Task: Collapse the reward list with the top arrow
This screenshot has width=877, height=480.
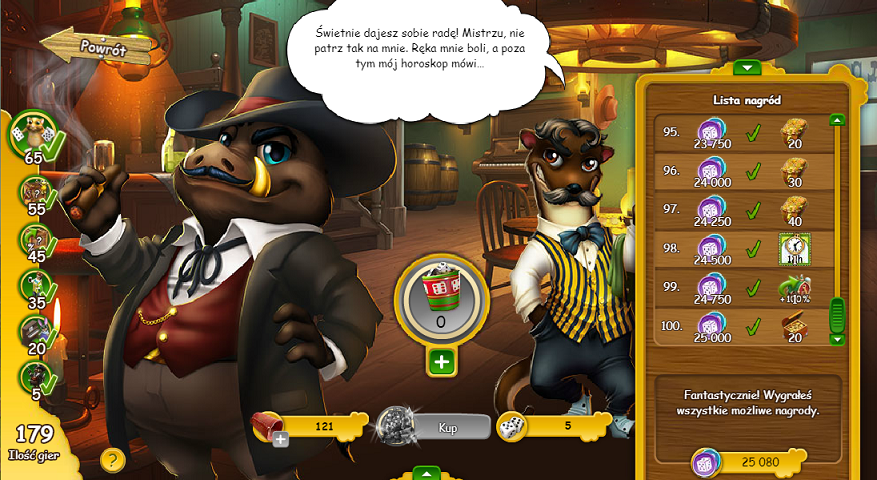Action: pyautogui.click(x=746, y=68)
